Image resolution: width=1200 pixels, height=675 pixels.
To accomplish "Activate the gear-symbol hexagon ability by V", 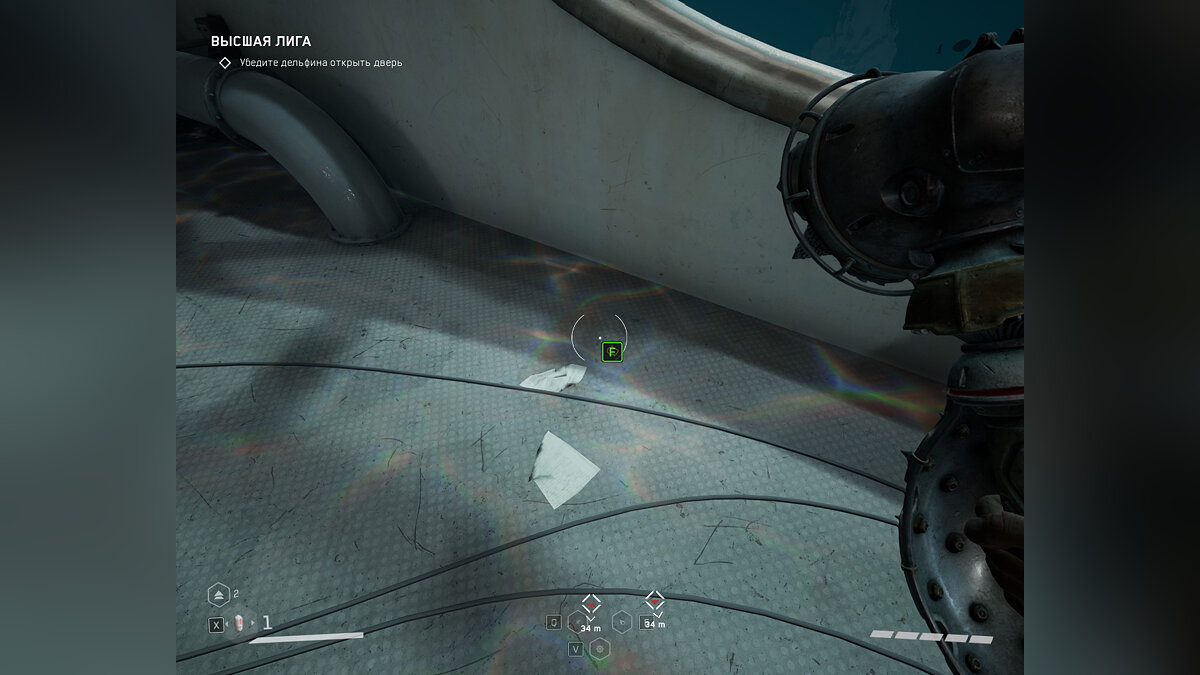I will (x=600, y=649).
